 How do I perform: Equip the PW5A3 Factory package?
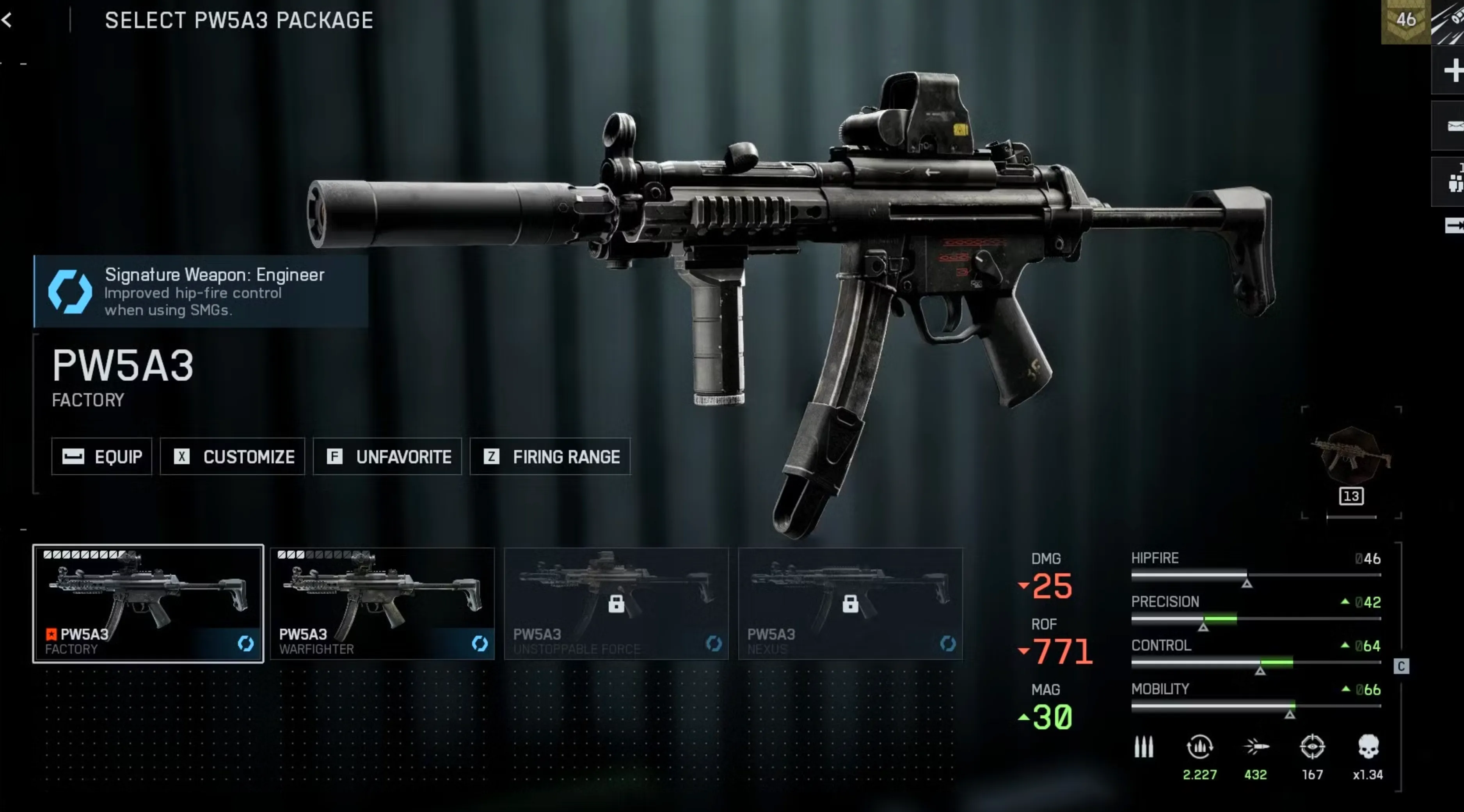click(102, 456)
